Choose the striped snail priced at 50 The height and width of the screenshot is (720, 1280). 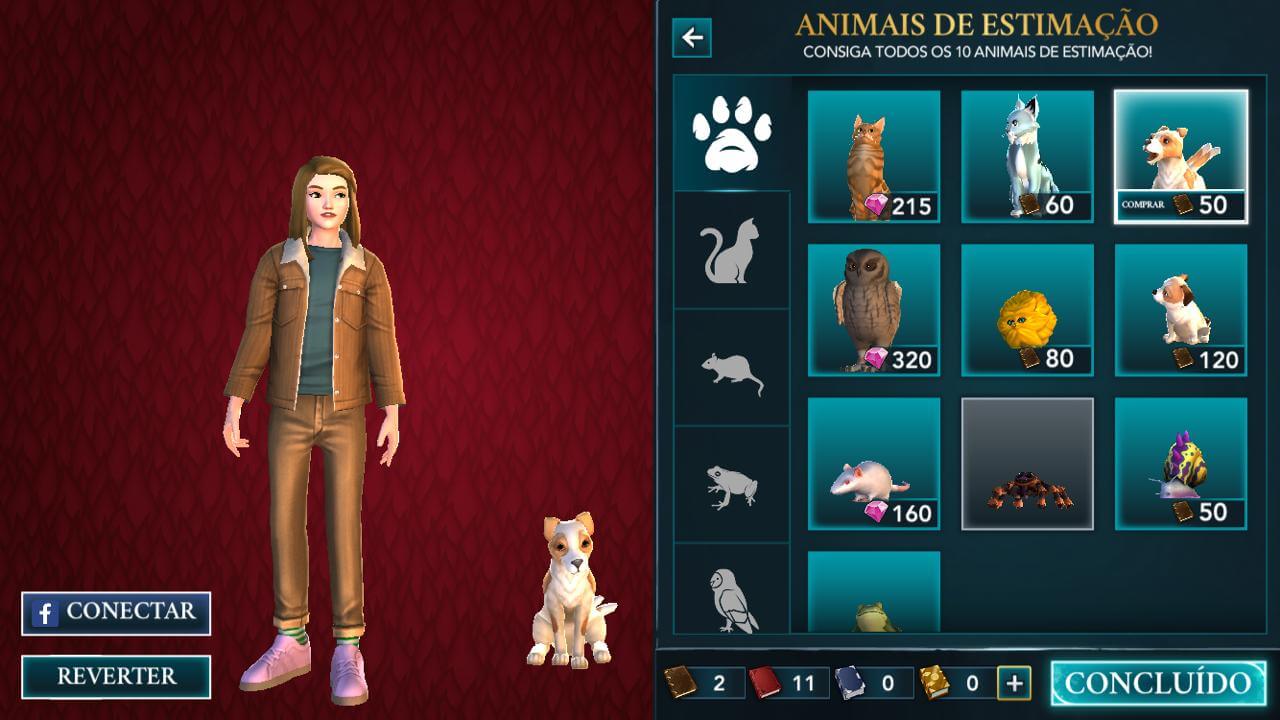tap(1181, 463)
